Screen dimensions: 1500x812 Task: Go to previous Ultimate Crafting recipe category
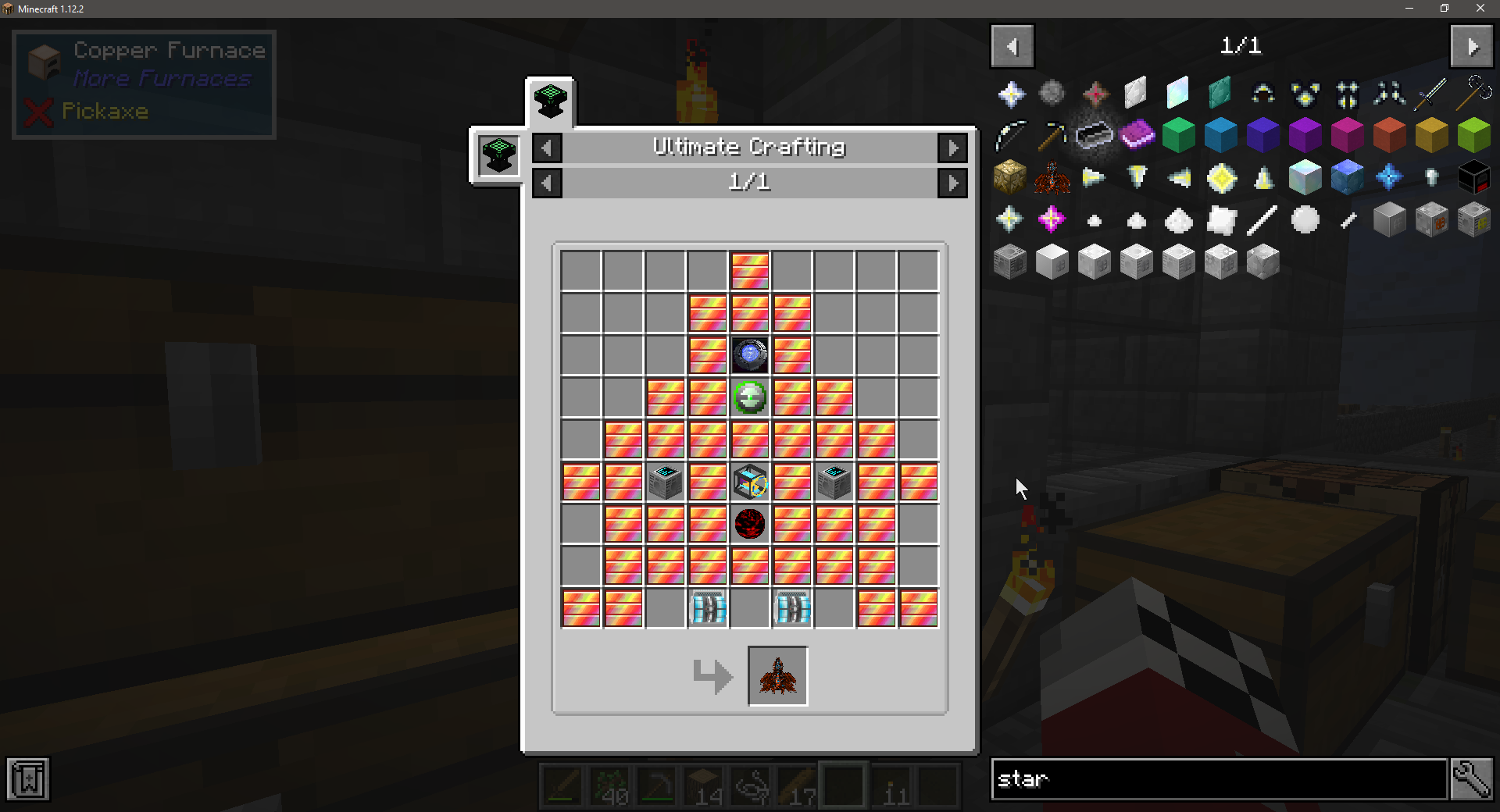pos(547,148)
